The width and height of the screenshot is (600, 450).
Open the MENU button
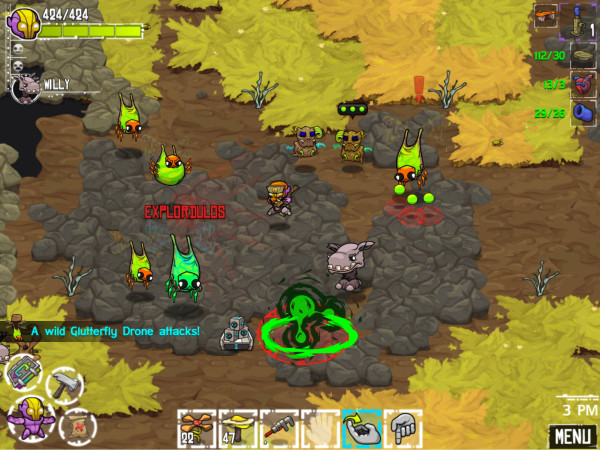click(x=570, y=436)
